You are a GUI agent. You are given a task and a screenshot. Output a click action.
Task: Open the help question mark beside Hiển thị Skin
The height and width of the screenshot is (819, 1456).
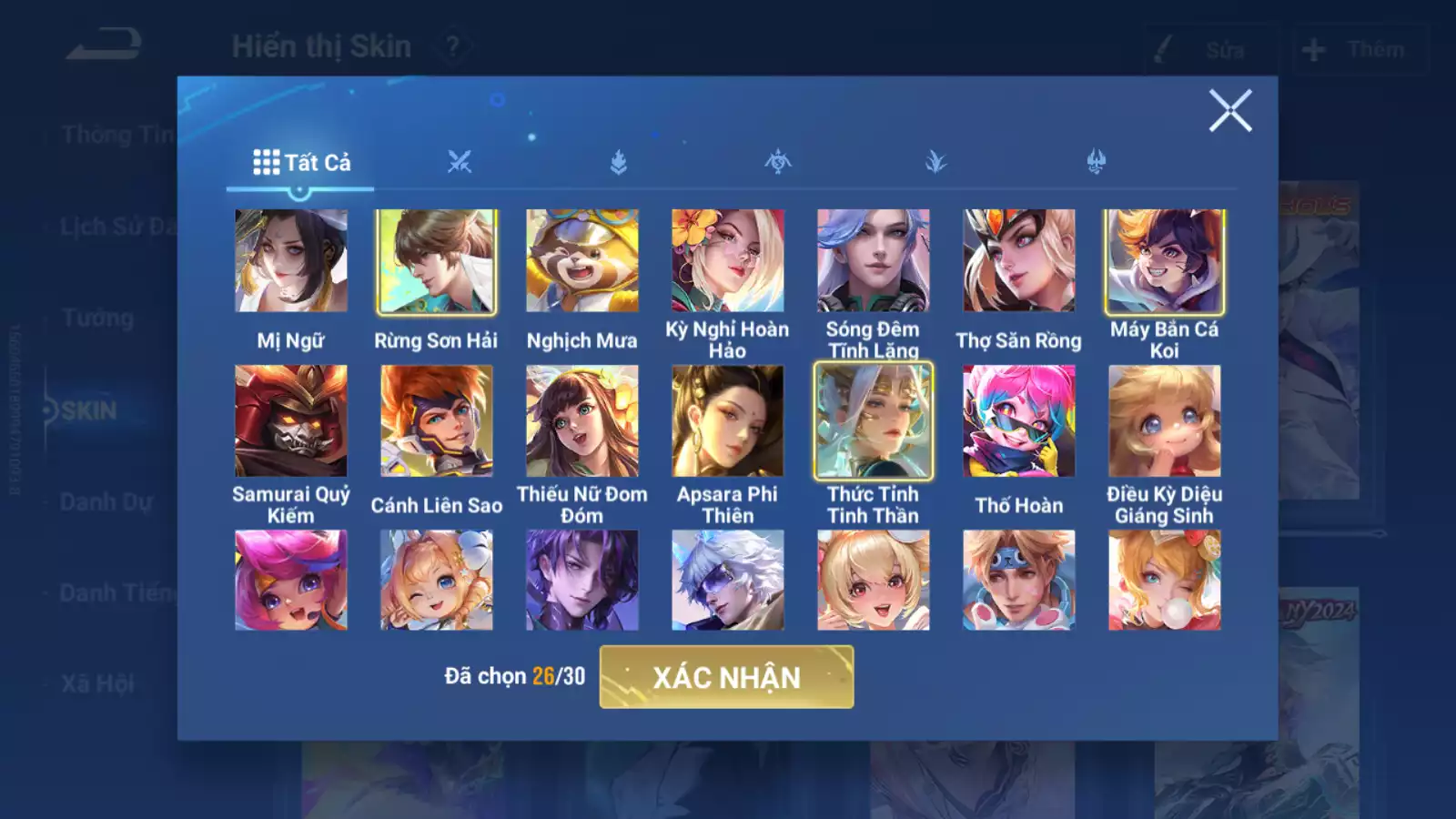coord(452,45)
